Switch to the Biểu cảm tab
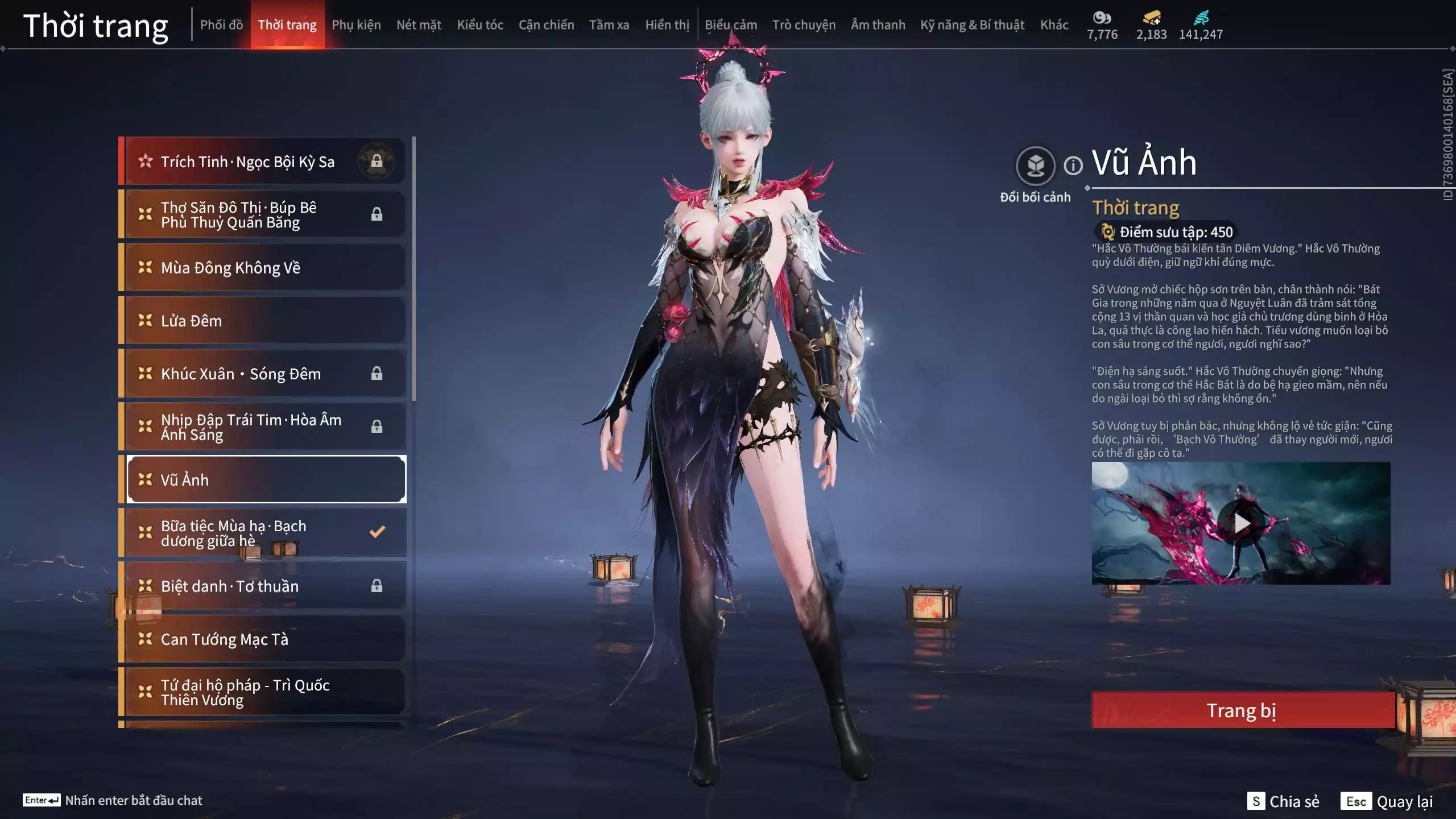Screen dimensions: 1456x819 click(731, 25)
